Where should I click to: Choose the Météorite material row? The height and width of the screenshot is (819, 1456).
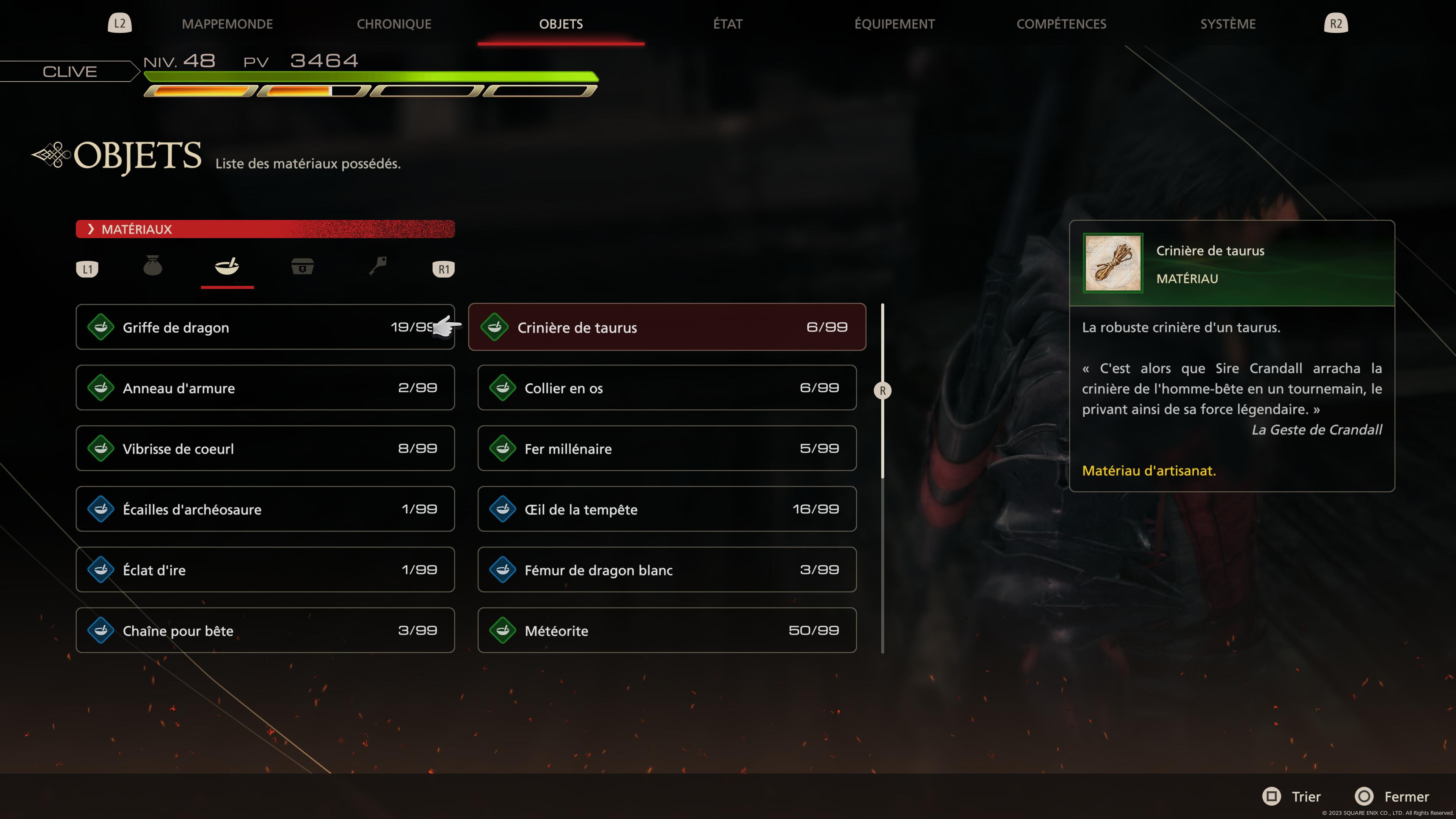click(x=667, y=630)
